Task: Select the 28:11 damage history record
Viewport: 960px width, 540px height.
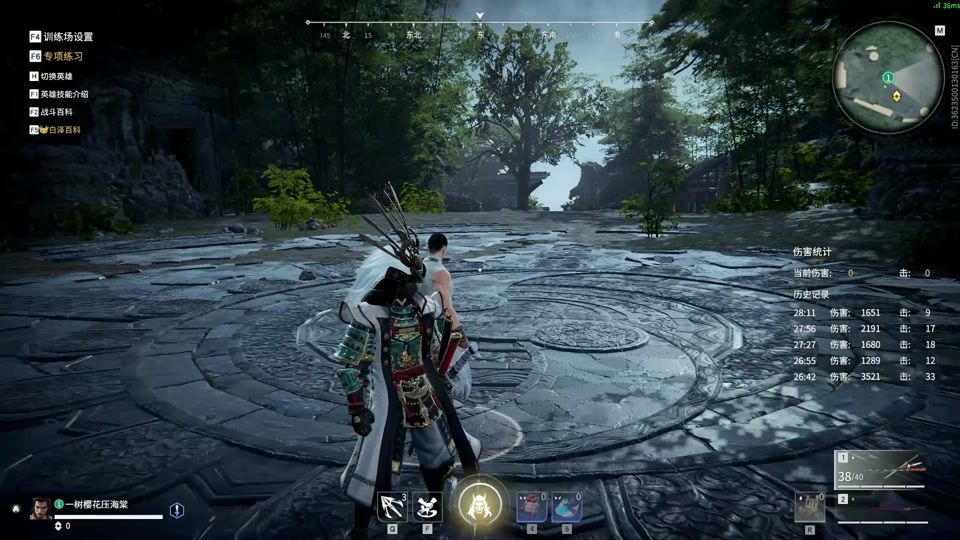Action: coord(864,313)
